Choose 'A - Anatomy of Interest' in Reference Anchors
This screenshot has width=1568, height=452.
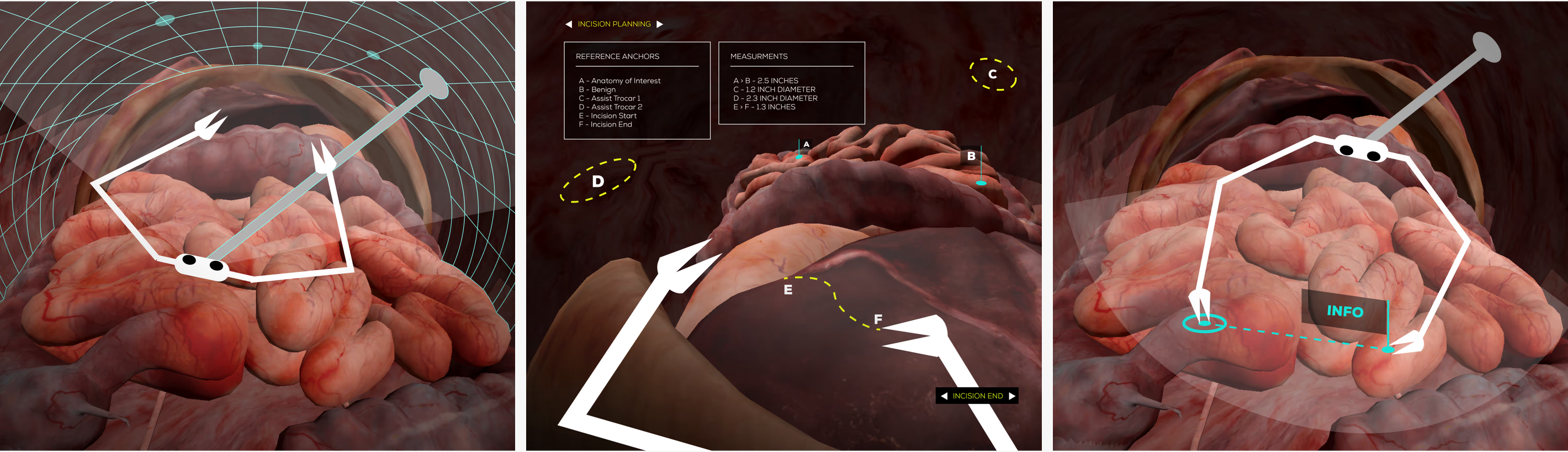pyautogui.click(x=619, y=81)
